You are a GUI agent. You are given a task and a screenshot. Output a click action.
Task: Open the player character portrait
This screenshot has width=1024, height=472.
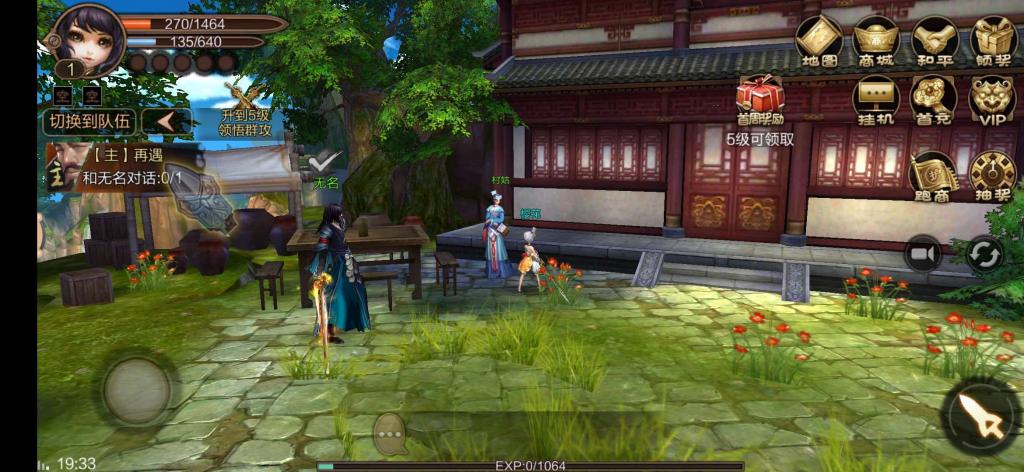[x=88, y=38]
